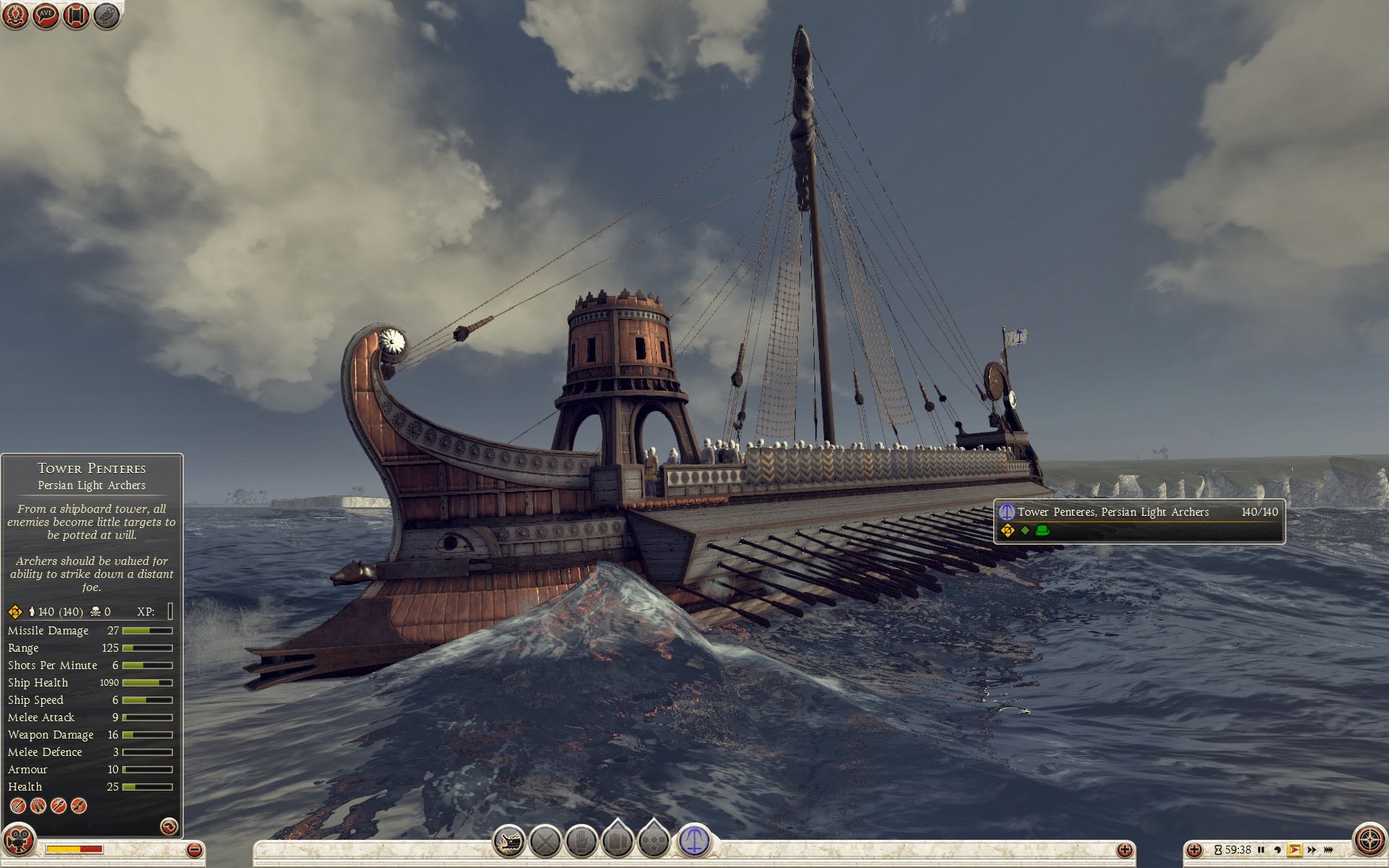
Task: Pause the battle
Action: [1261, 850]
